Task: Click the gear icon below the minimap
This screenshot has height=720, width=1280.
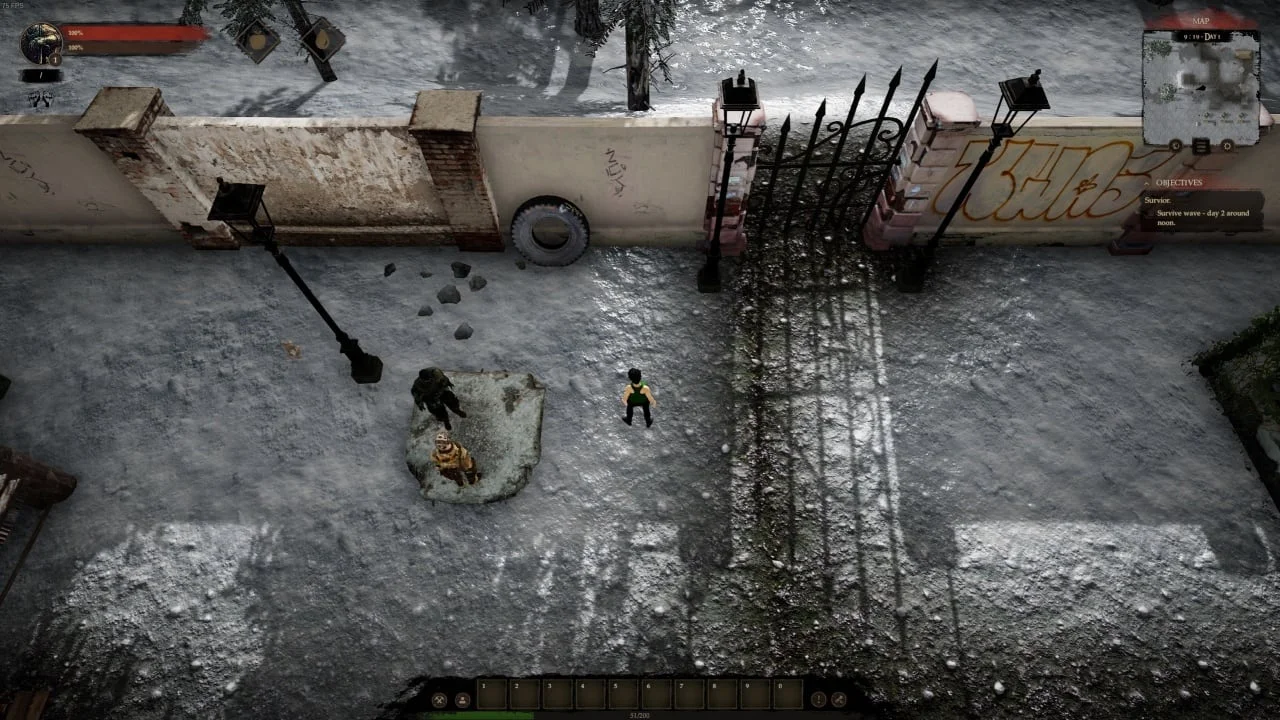Action: pos(1227,146)
